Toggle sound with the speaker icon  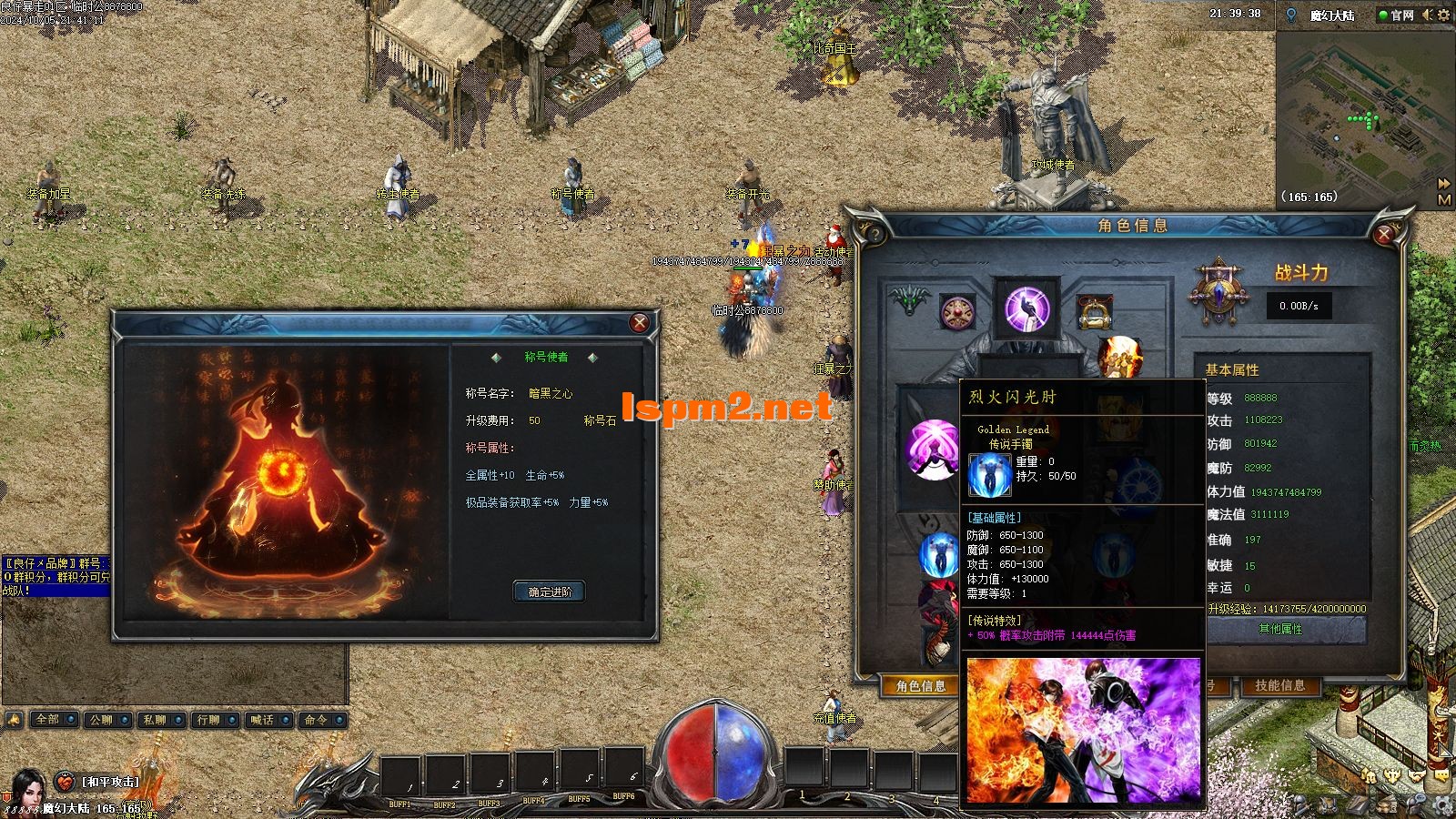1427,15
